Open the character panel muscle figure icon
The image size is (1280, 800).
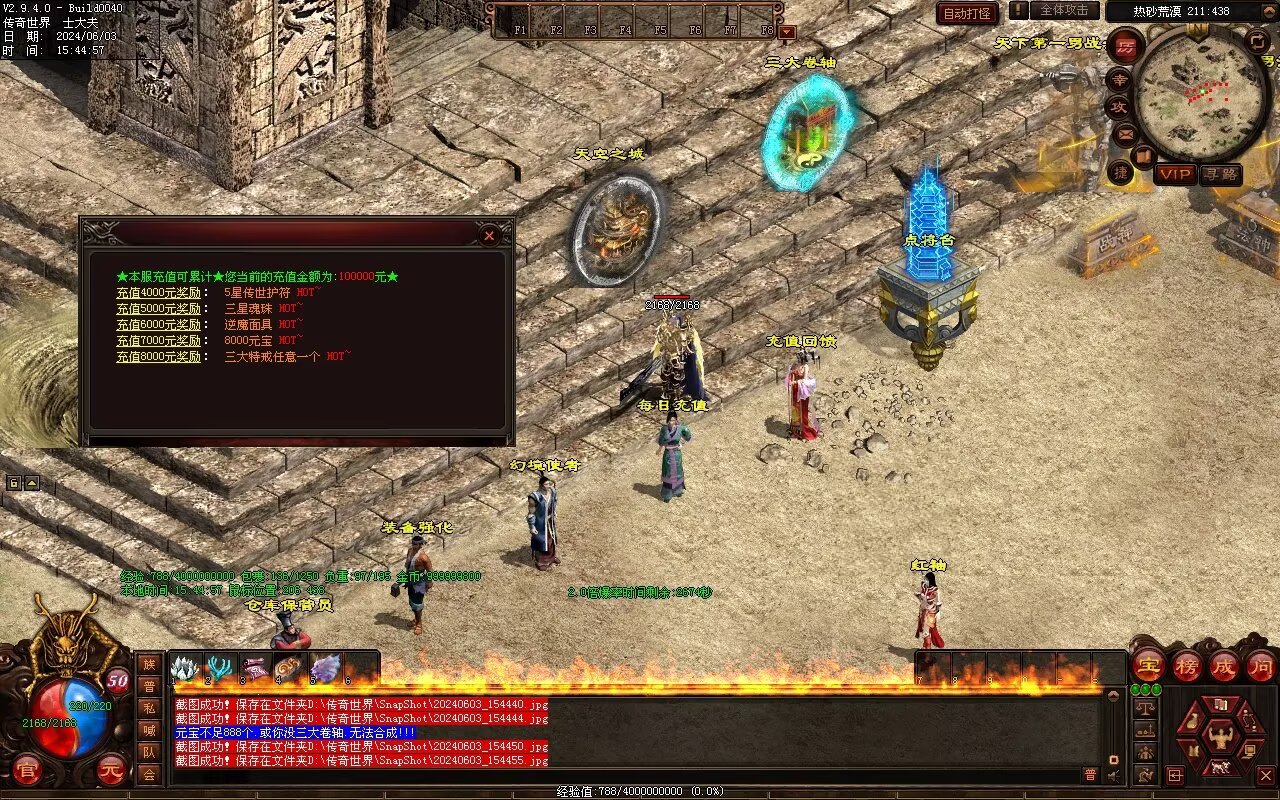click(x=1220, y=738)
